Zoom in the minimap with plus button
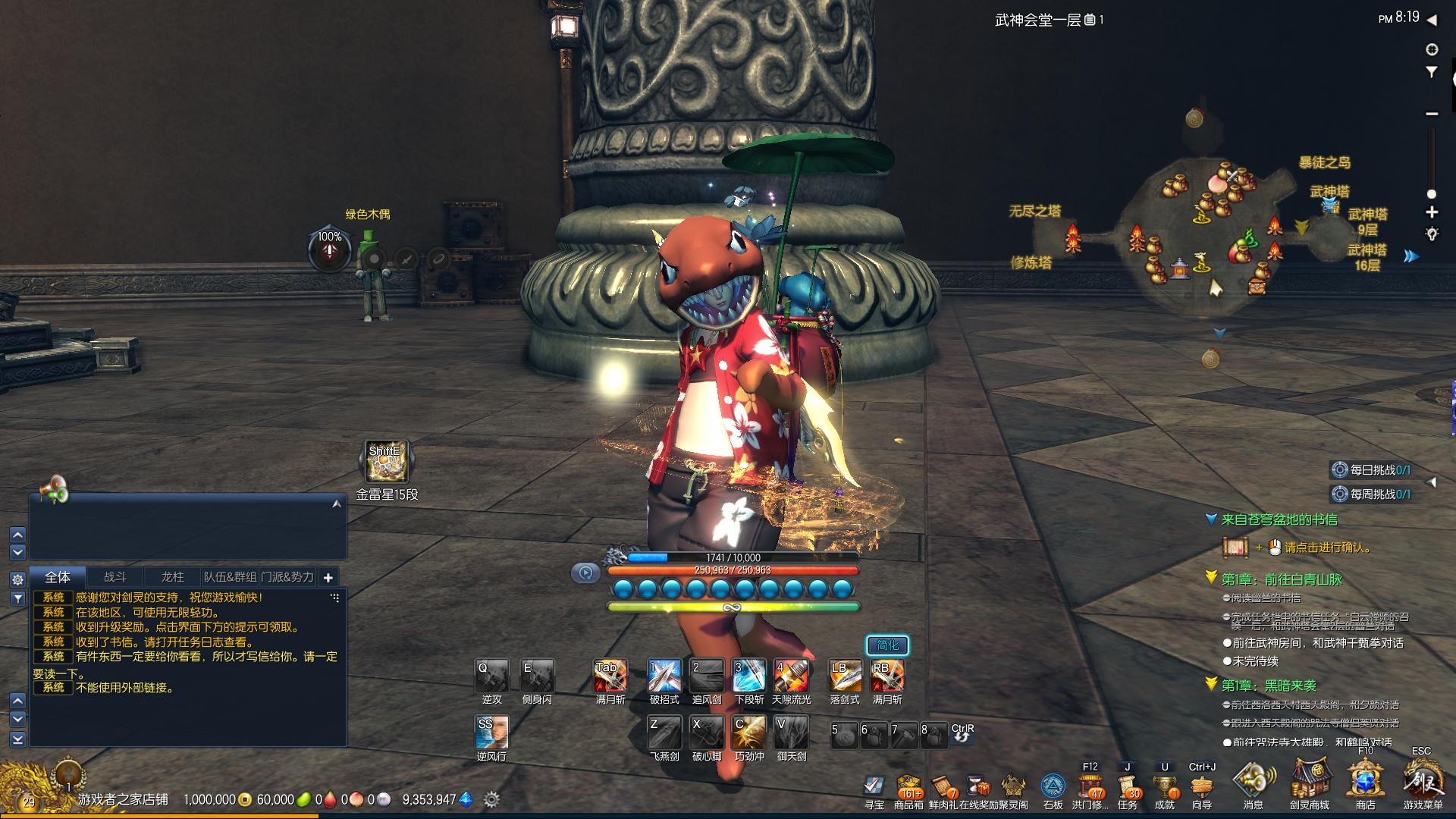The image size is (1456, 819). [1432, 212]
